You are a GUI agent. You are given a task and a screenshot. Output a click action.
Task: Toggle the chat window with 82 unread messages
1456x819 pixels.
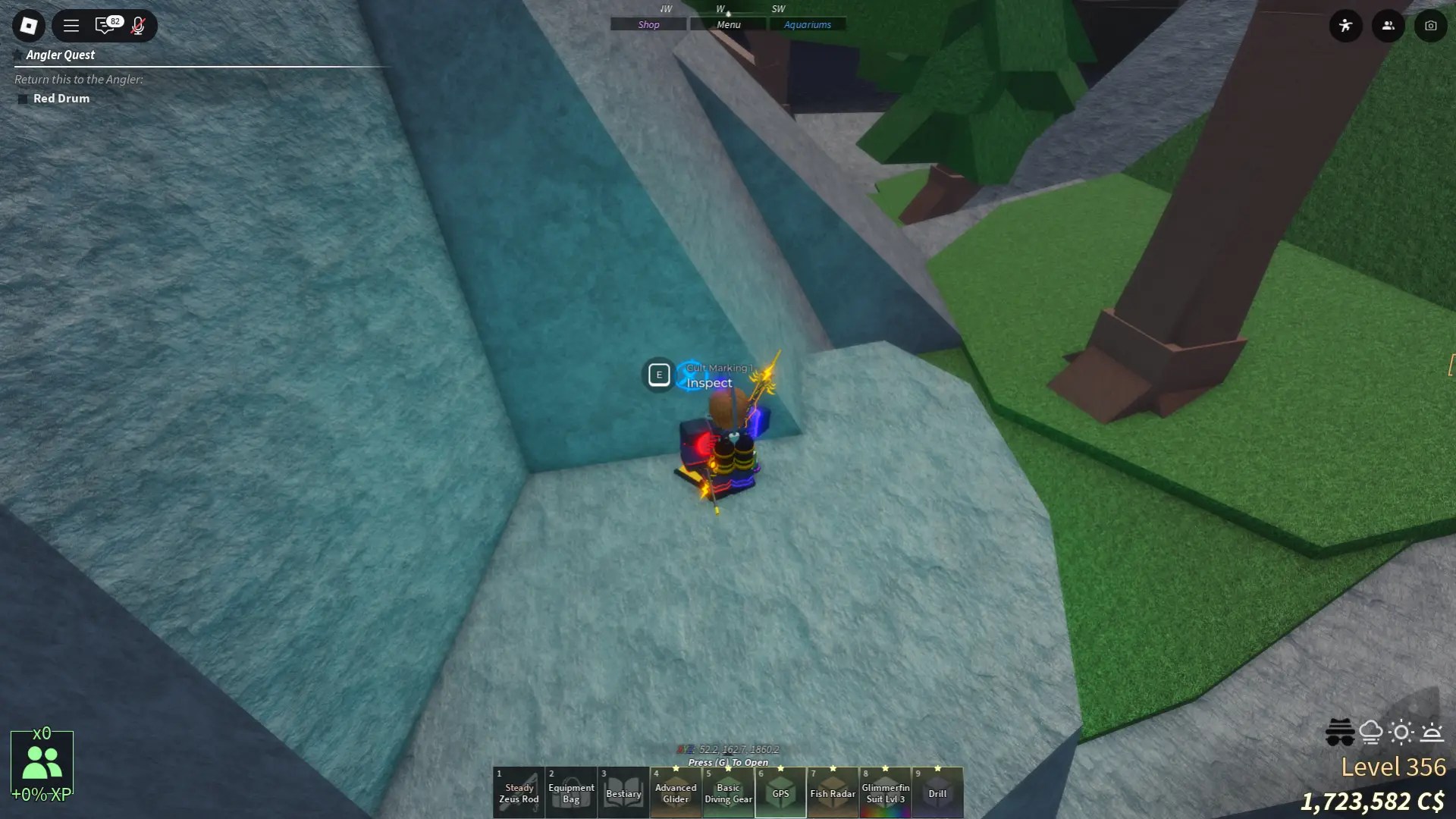pyautogui.click(x=105, y=25)
